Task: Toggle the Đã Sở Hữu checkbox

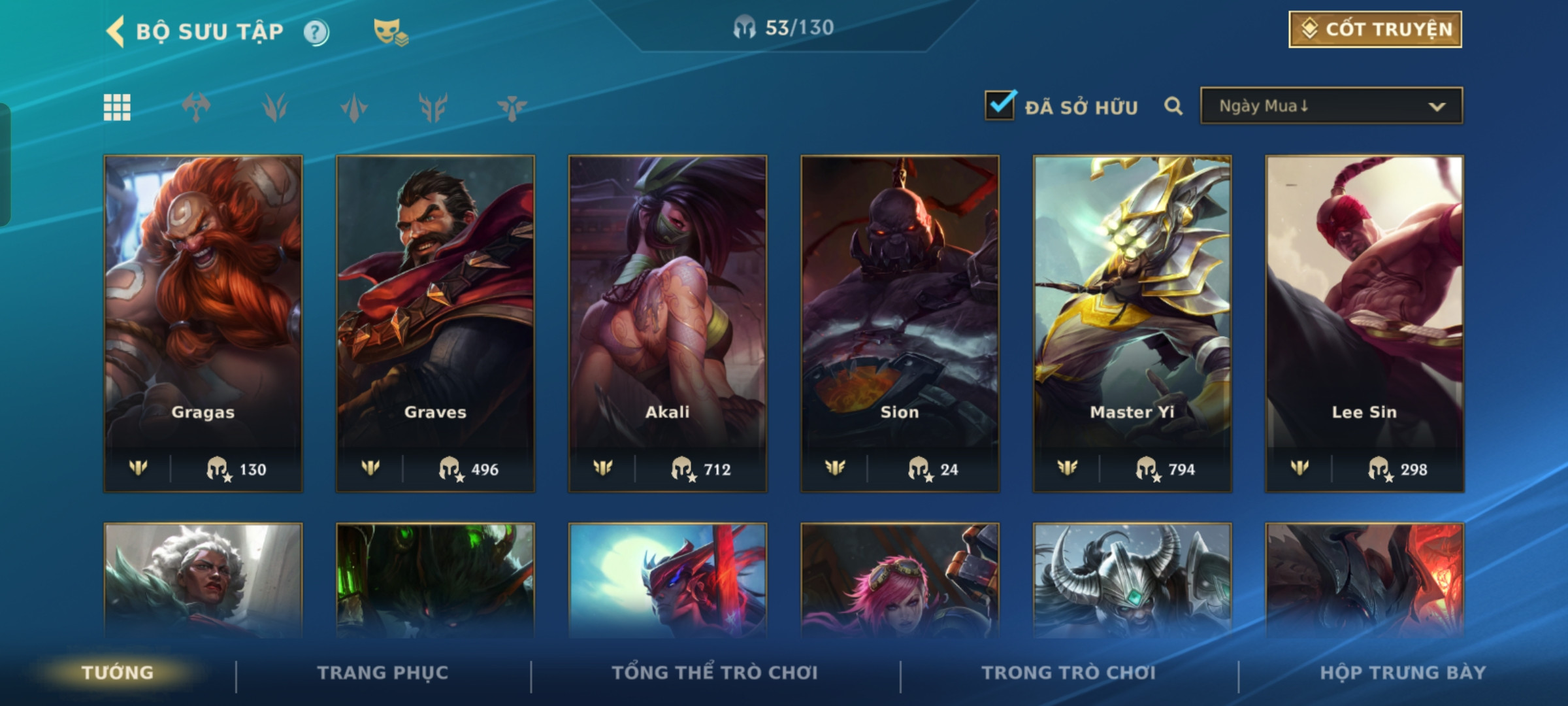Action: [1000, 106]
